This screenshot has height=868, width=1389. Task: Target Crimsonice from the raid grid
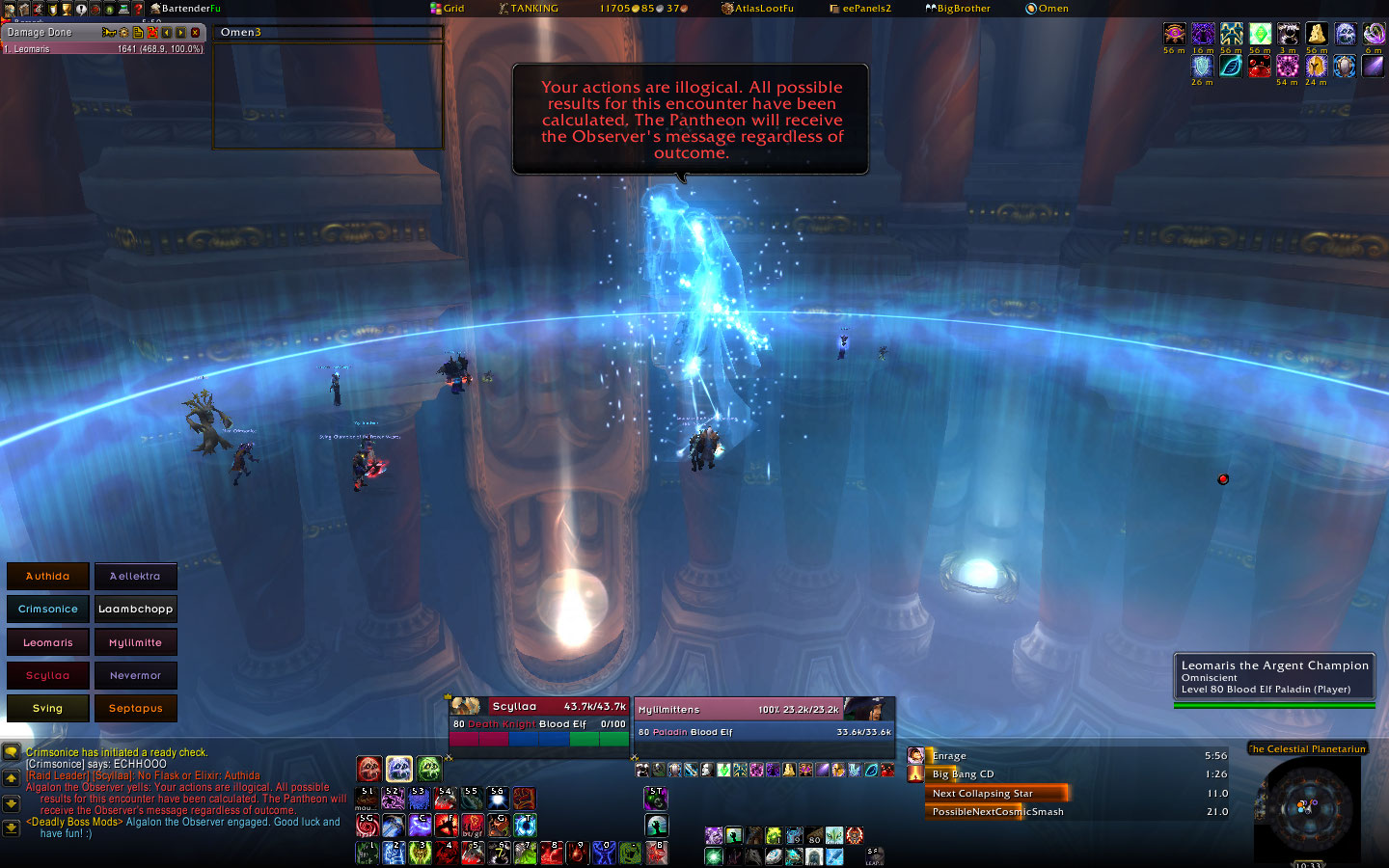tap(47, 609)
